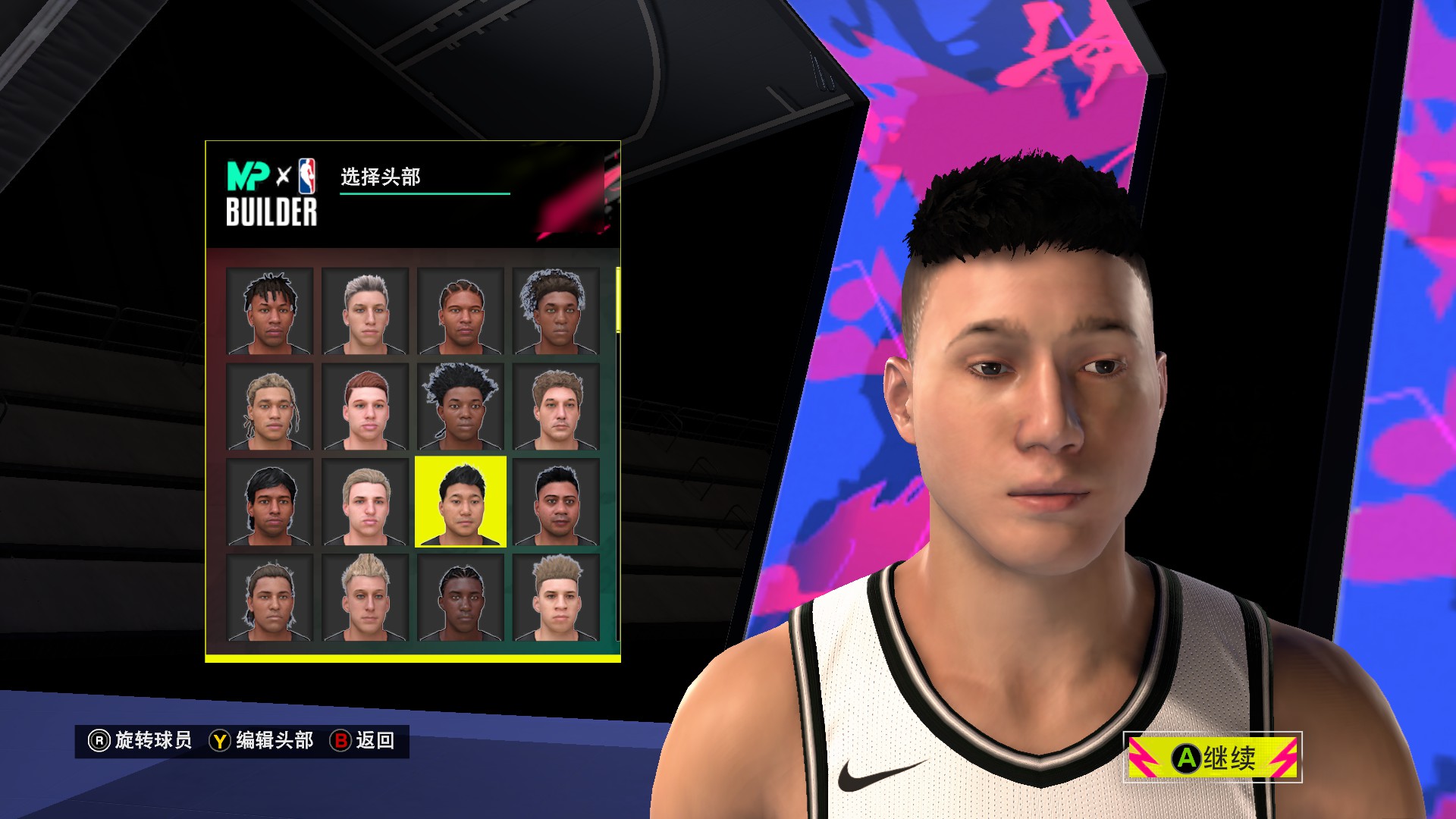Screen dimensions: 1456x819
Task: Choose the head with curly brown hair
Action: [x=557, y=406]
